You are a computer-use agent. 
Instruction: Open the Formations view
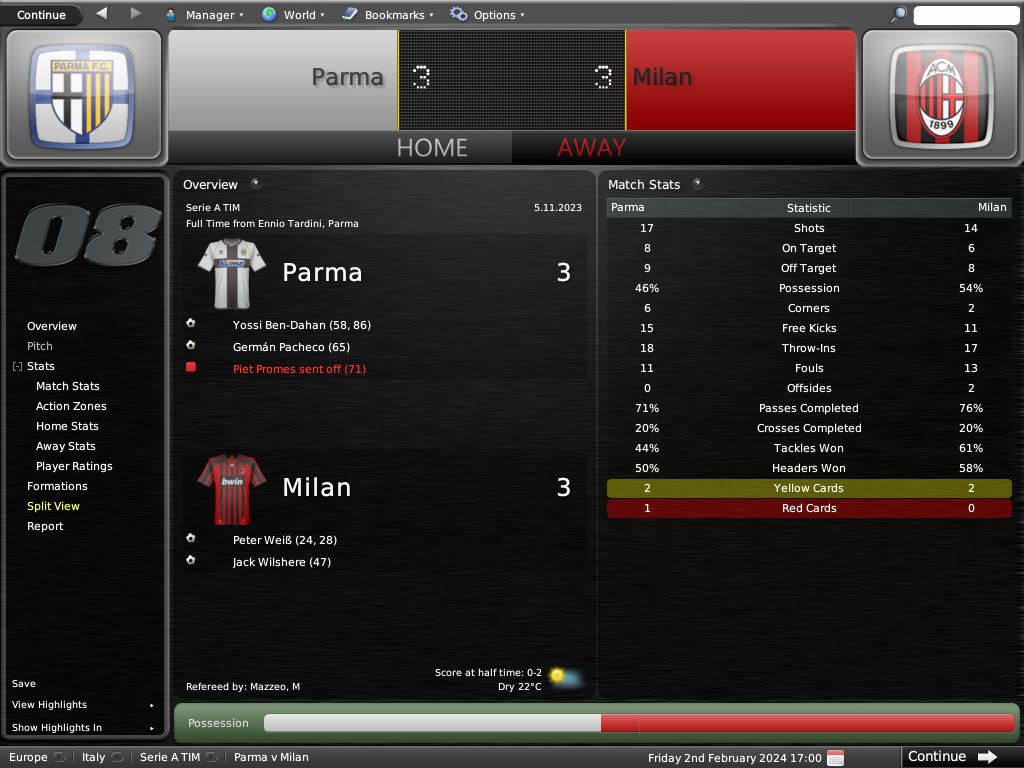tap(57, 486)
